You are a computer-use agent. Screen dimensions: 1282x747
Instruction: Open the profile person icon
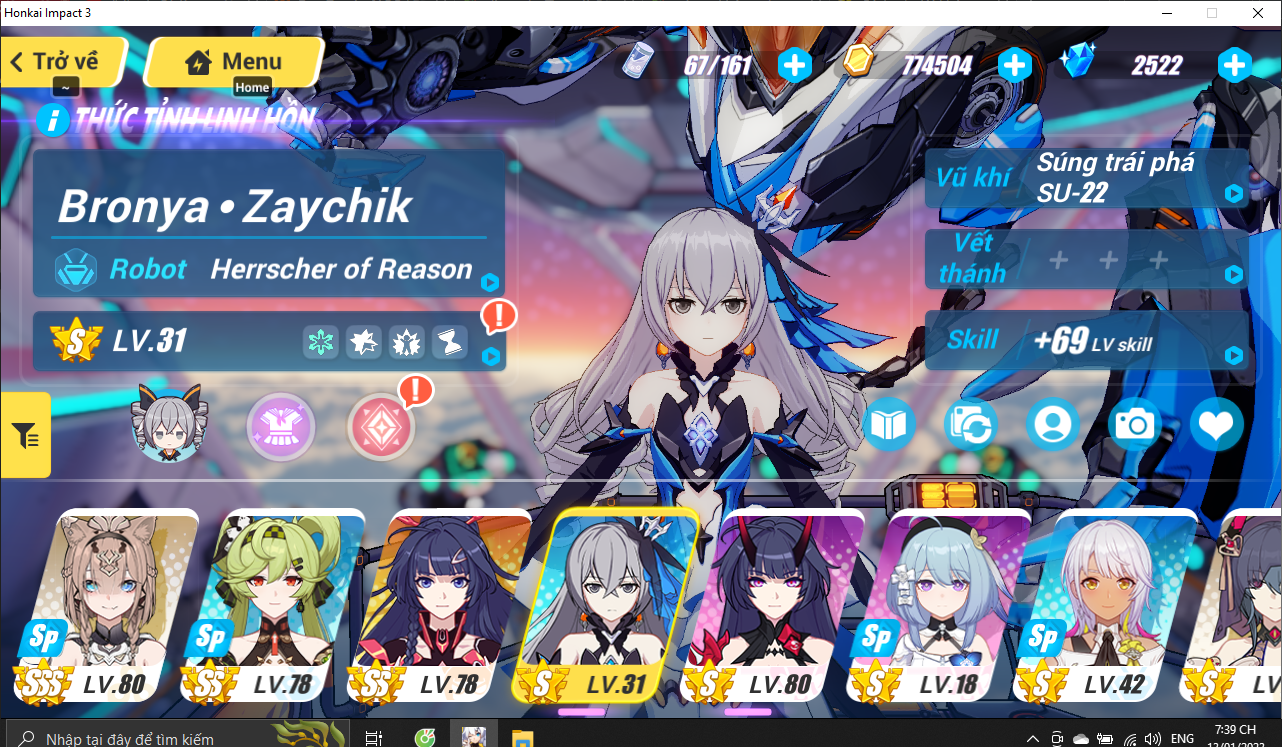(x=1053, y=424)
